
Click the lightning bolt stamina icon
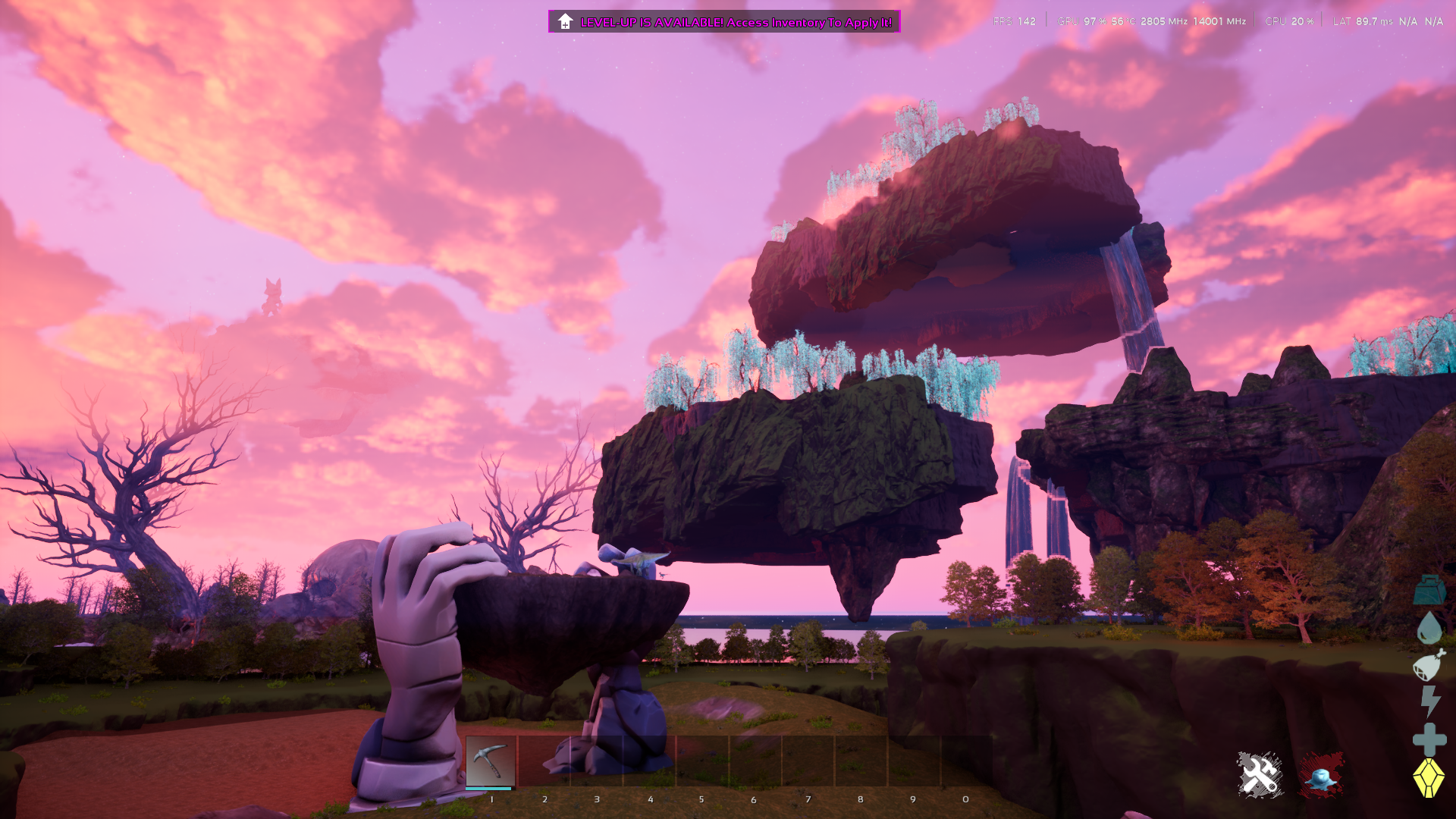pos(1430,701)
